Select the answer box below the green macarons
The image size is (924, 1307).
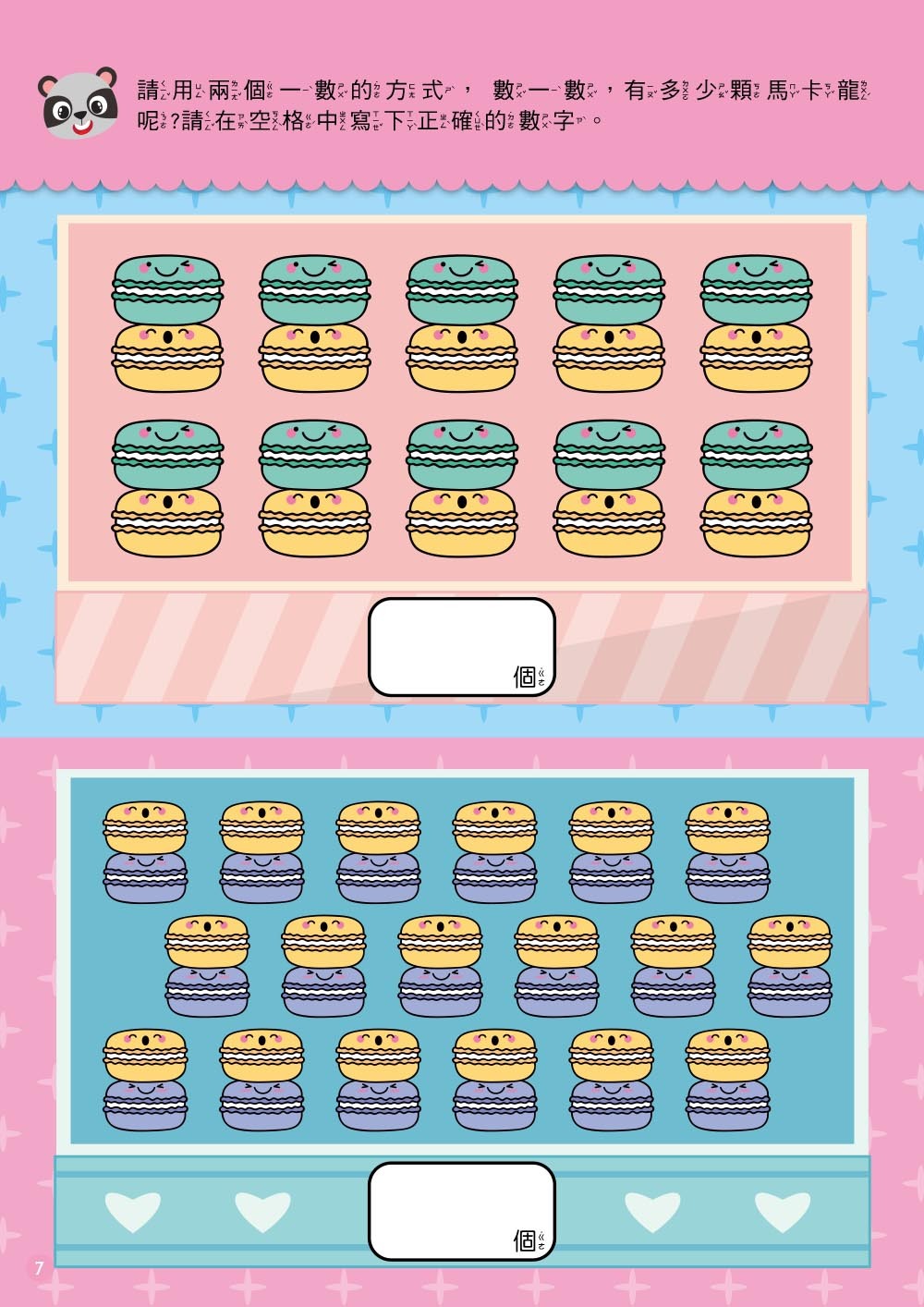461,646
